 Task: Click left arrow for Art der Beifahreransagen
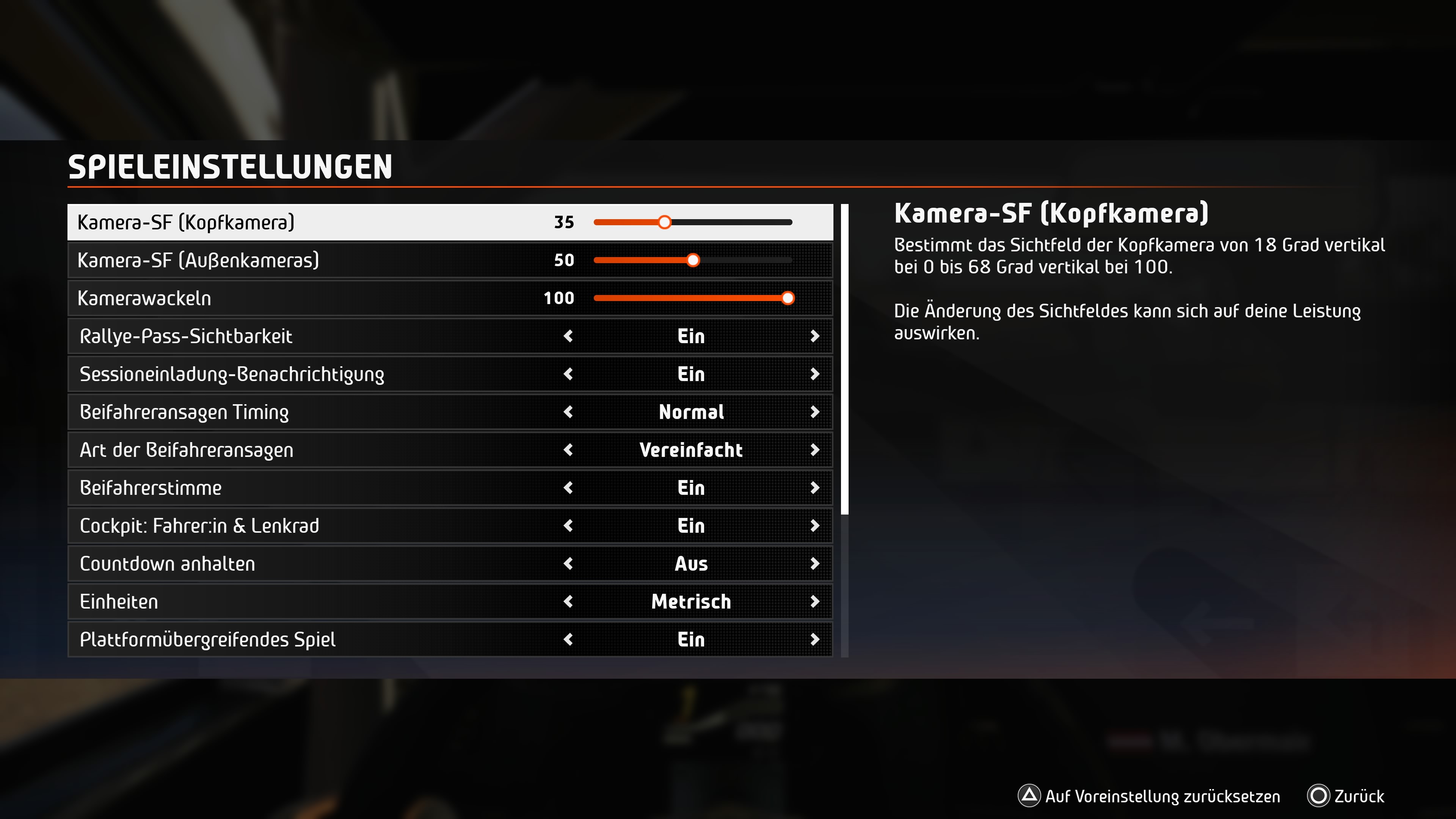tap(569, 450)
